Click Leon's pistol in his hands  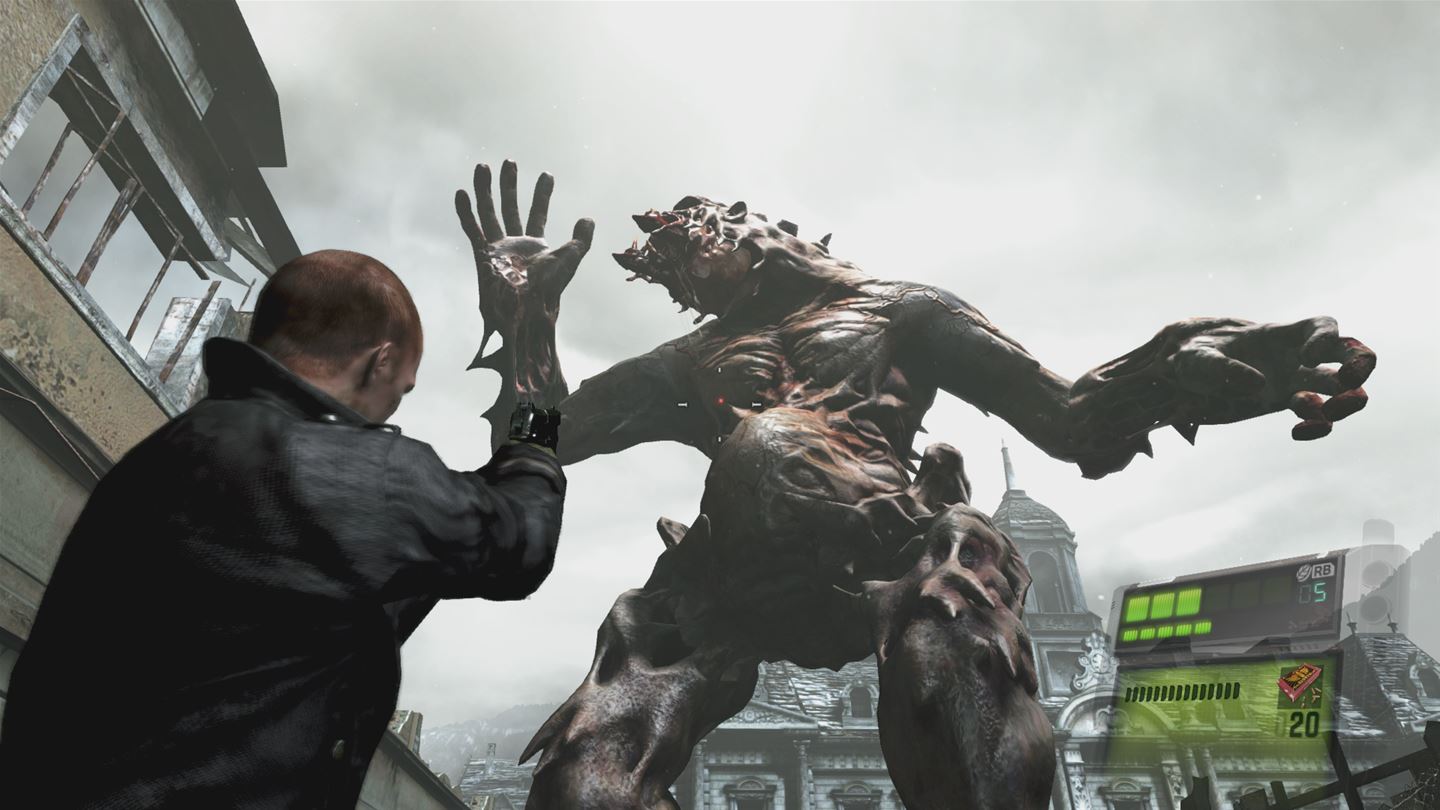pos(534,424)
